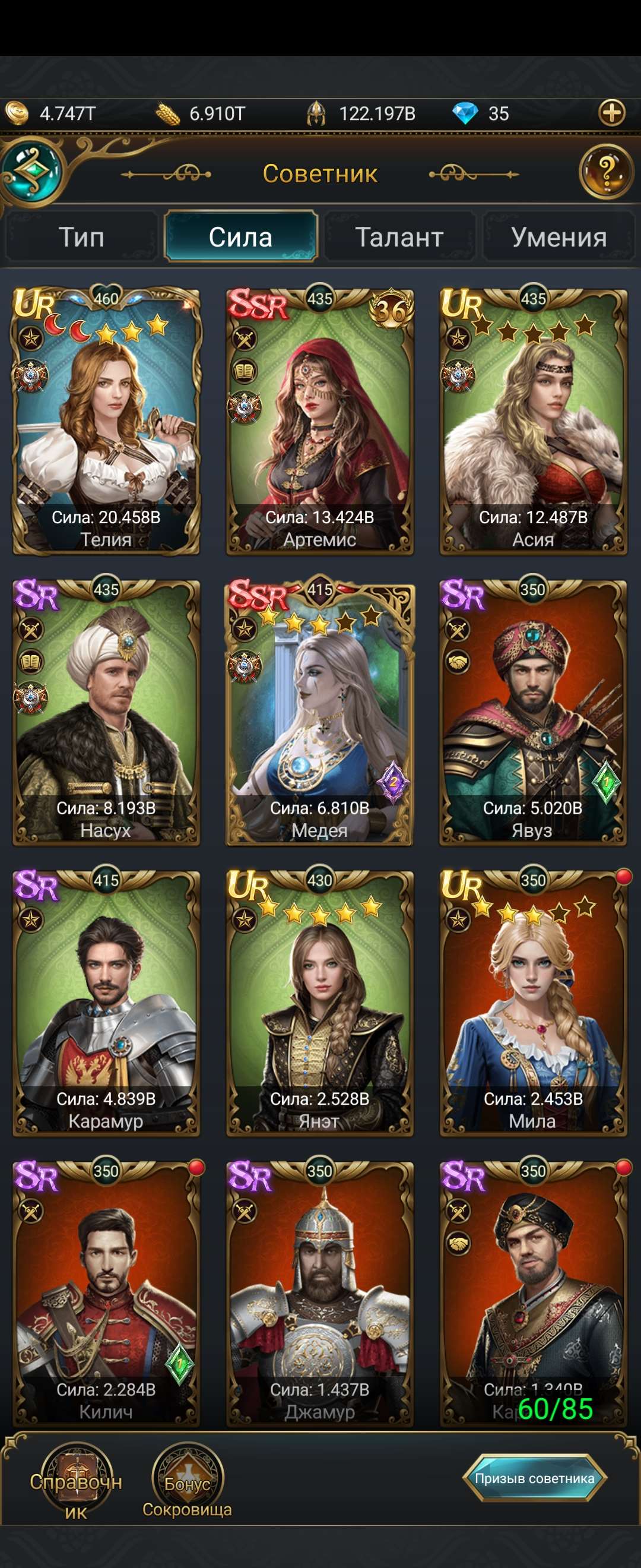Choose the Явуз advisor card
Viewport: 641px width, 1568px height.
point(534,712)
